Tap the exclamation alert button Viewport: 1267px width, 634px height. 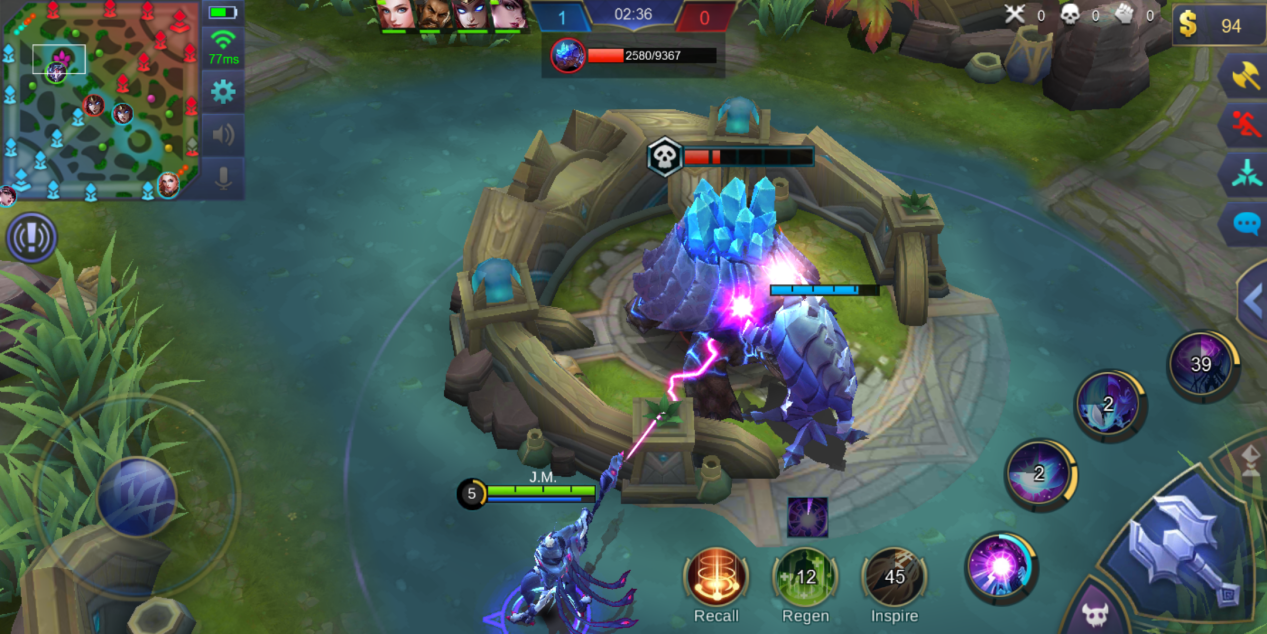[31, 238]
